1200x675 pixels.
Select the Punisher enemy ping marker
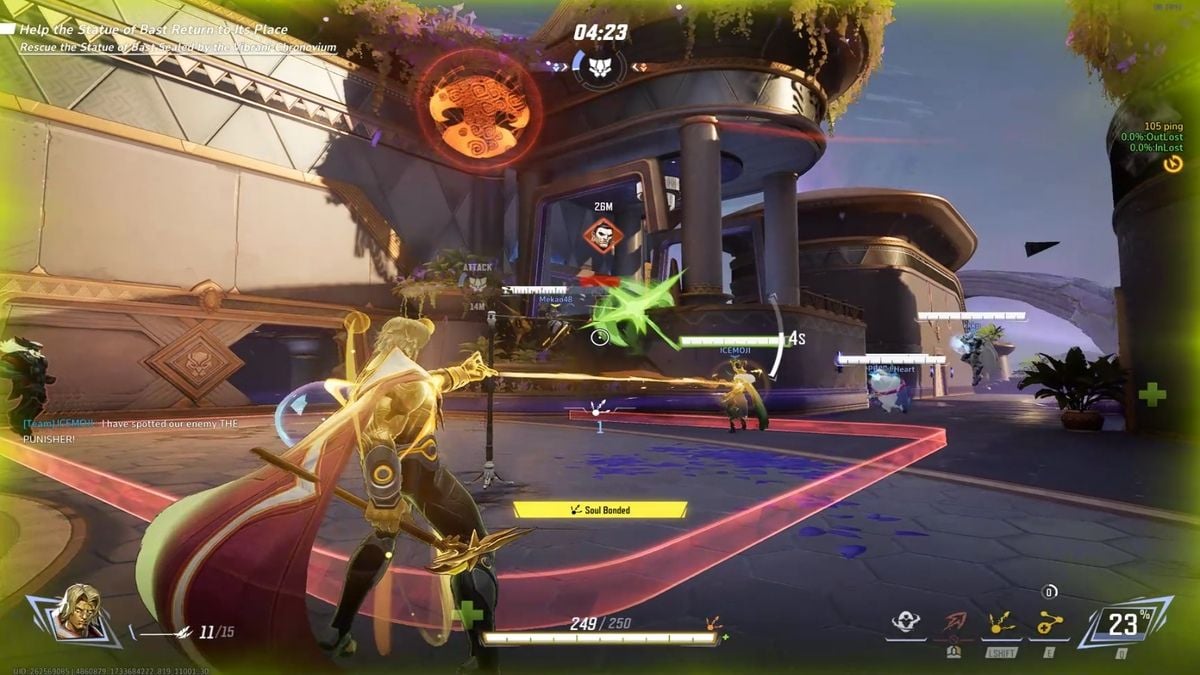click(603, 236)
